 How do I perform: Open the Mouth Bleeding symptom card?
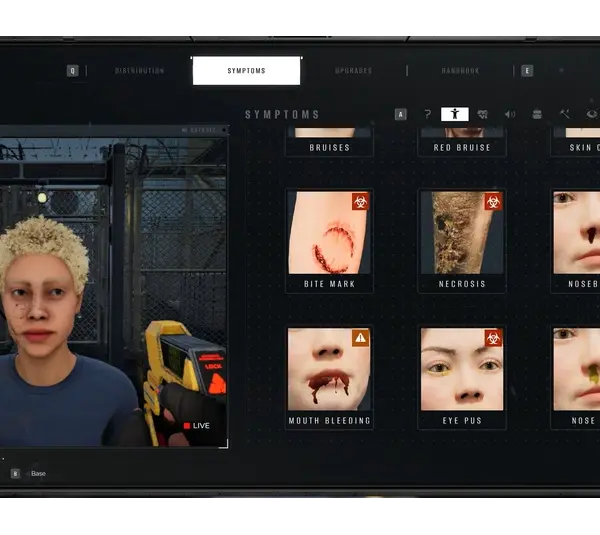click(329, 377)
